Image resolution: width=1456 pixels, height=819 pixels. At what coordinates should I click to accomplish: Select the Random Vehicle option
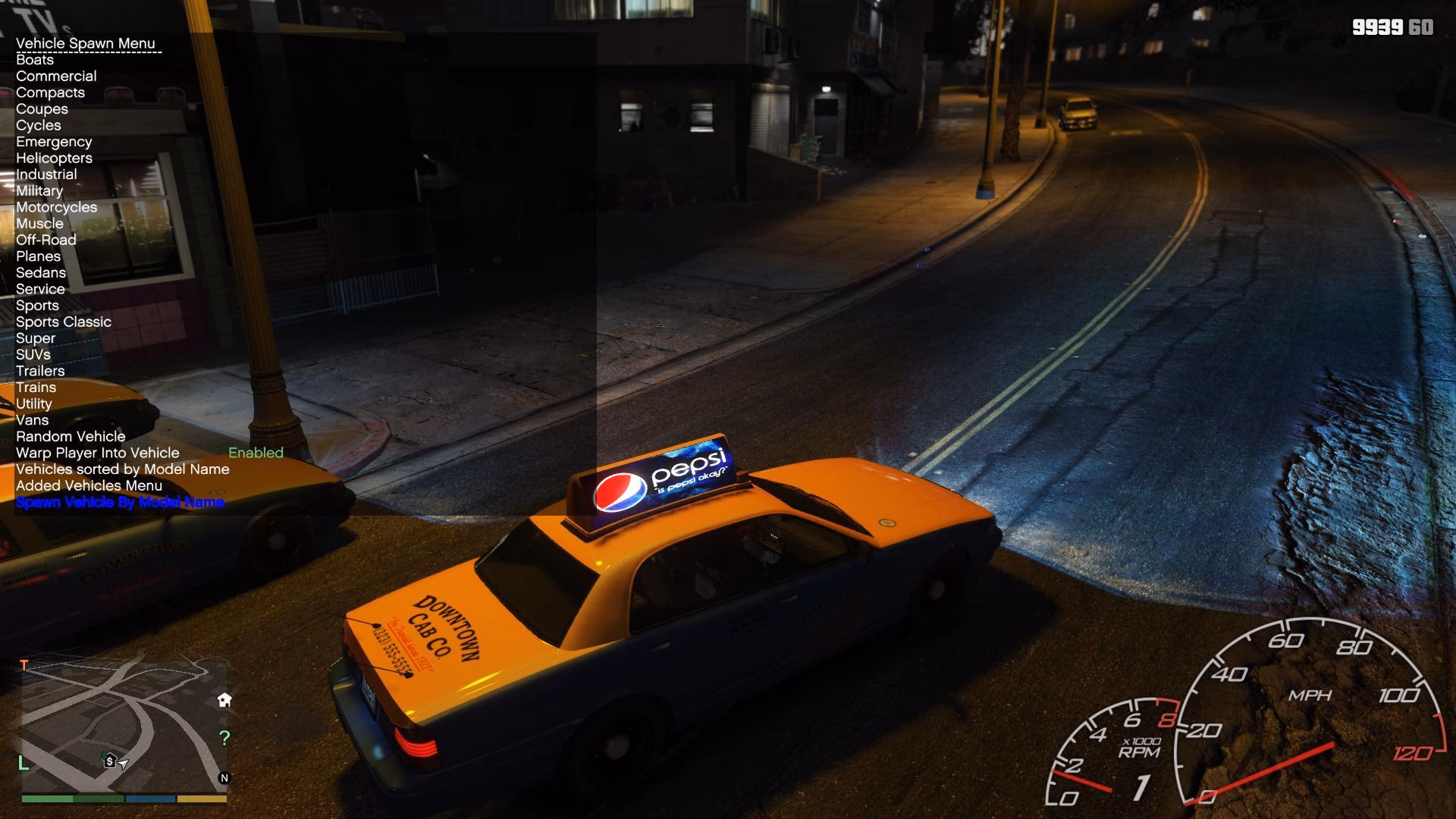71,436
